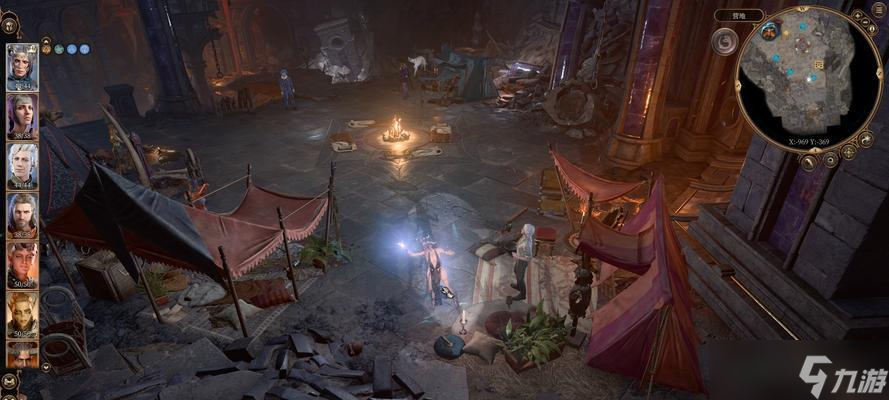The width and height of the screenshot is (889, 400).
Task: Select the first party portrait at the top
Action: pos(21,65)
